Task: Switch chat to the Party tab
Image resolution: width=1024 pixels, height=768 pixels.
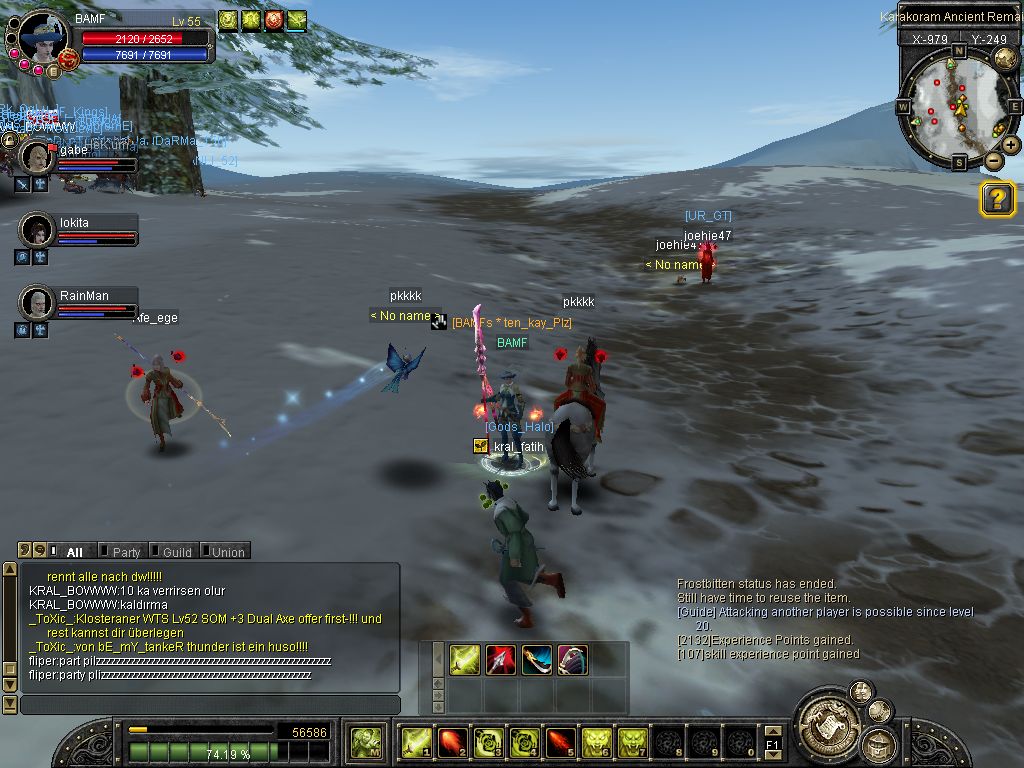Action: [x=126, y=552]
